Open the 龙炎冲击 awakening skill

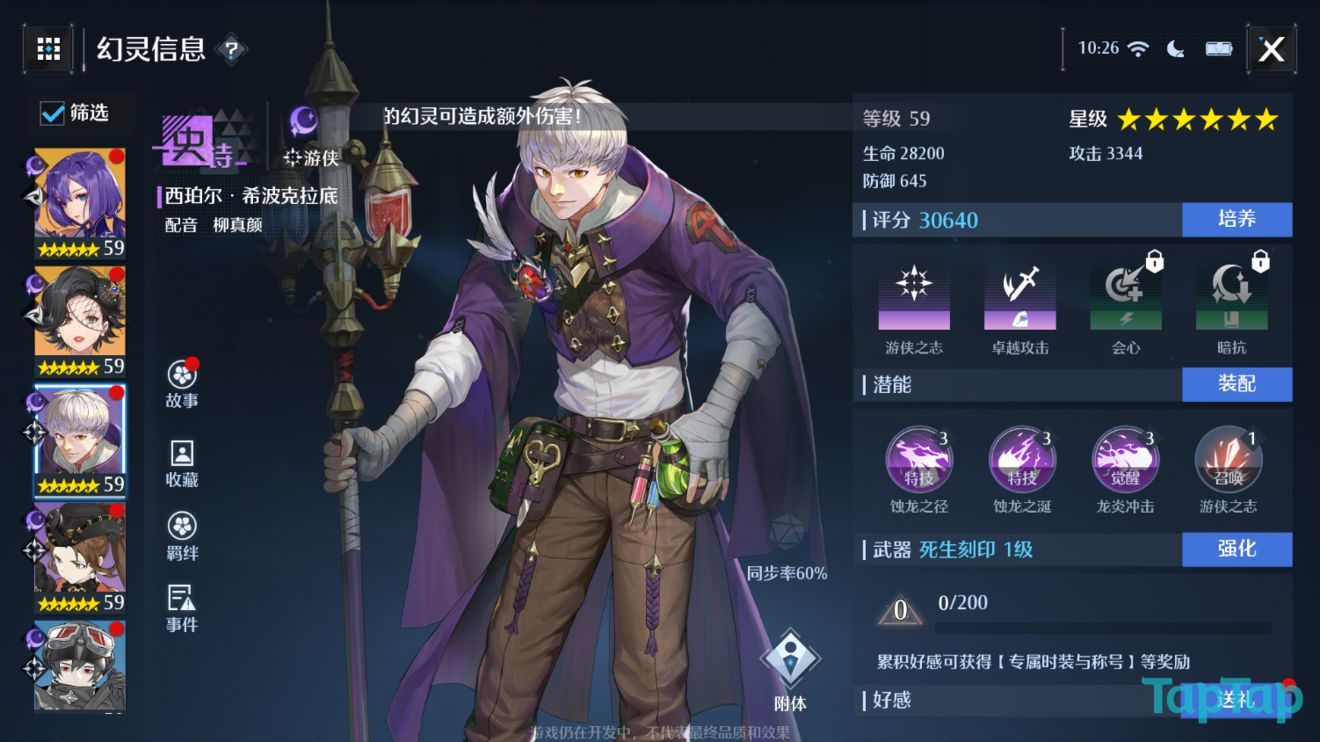click(1125, 459)
